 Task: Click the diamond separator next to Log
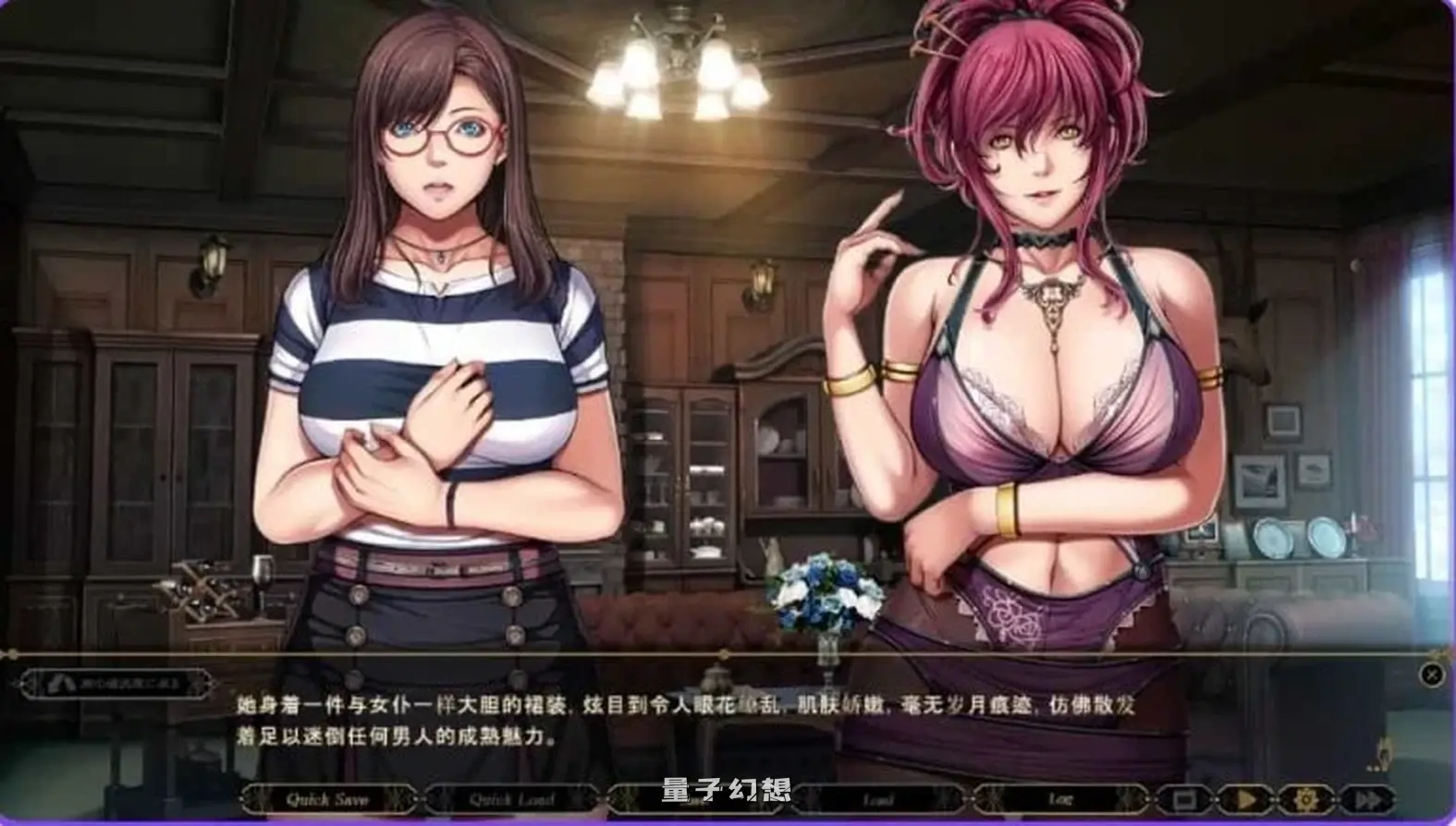pos(1150,799)
